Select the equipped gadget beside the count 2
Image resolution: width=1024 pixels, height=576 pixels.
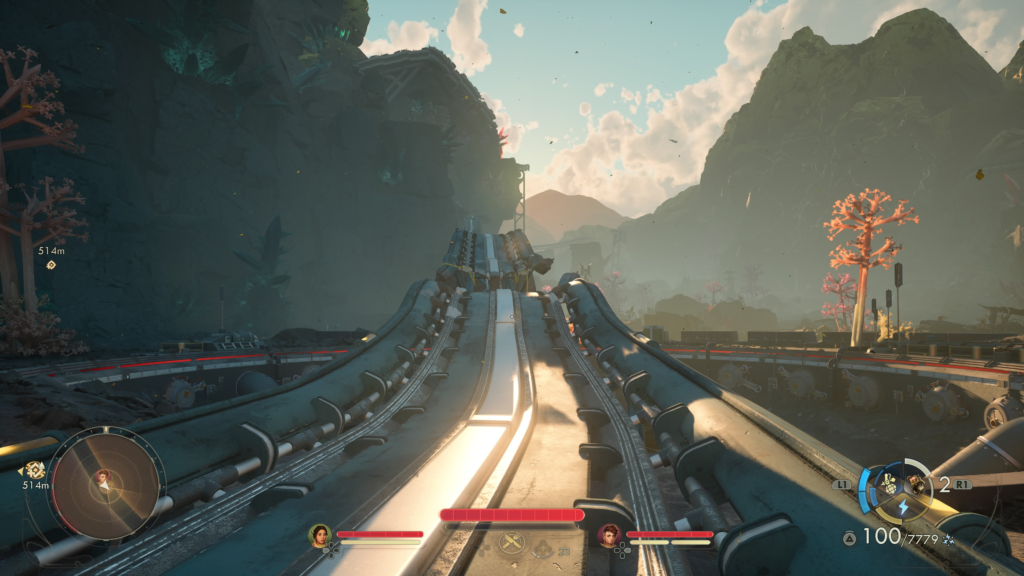click(x=915, y=483)
